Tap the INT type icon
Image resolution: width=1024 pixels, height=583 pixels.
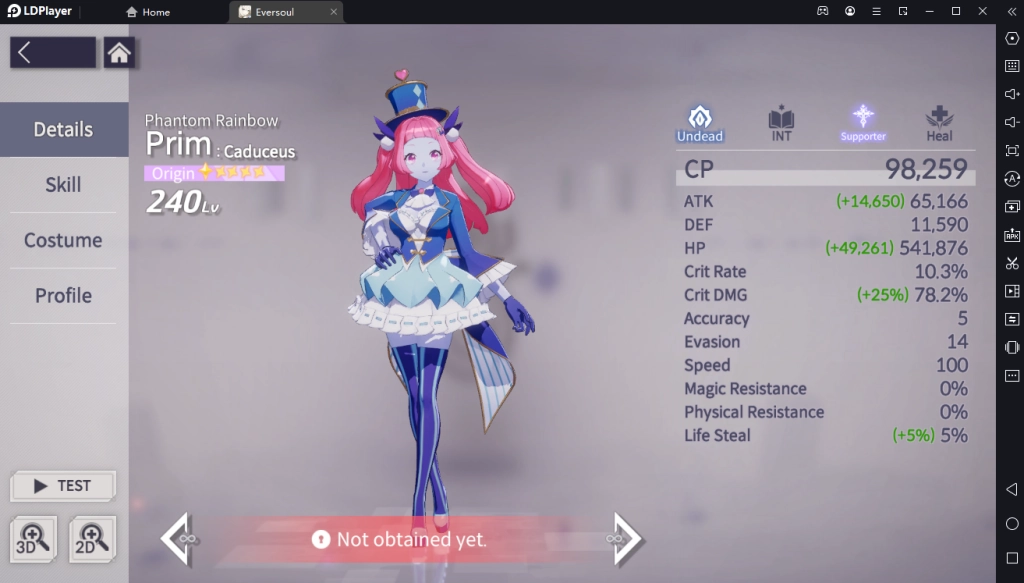781,123
